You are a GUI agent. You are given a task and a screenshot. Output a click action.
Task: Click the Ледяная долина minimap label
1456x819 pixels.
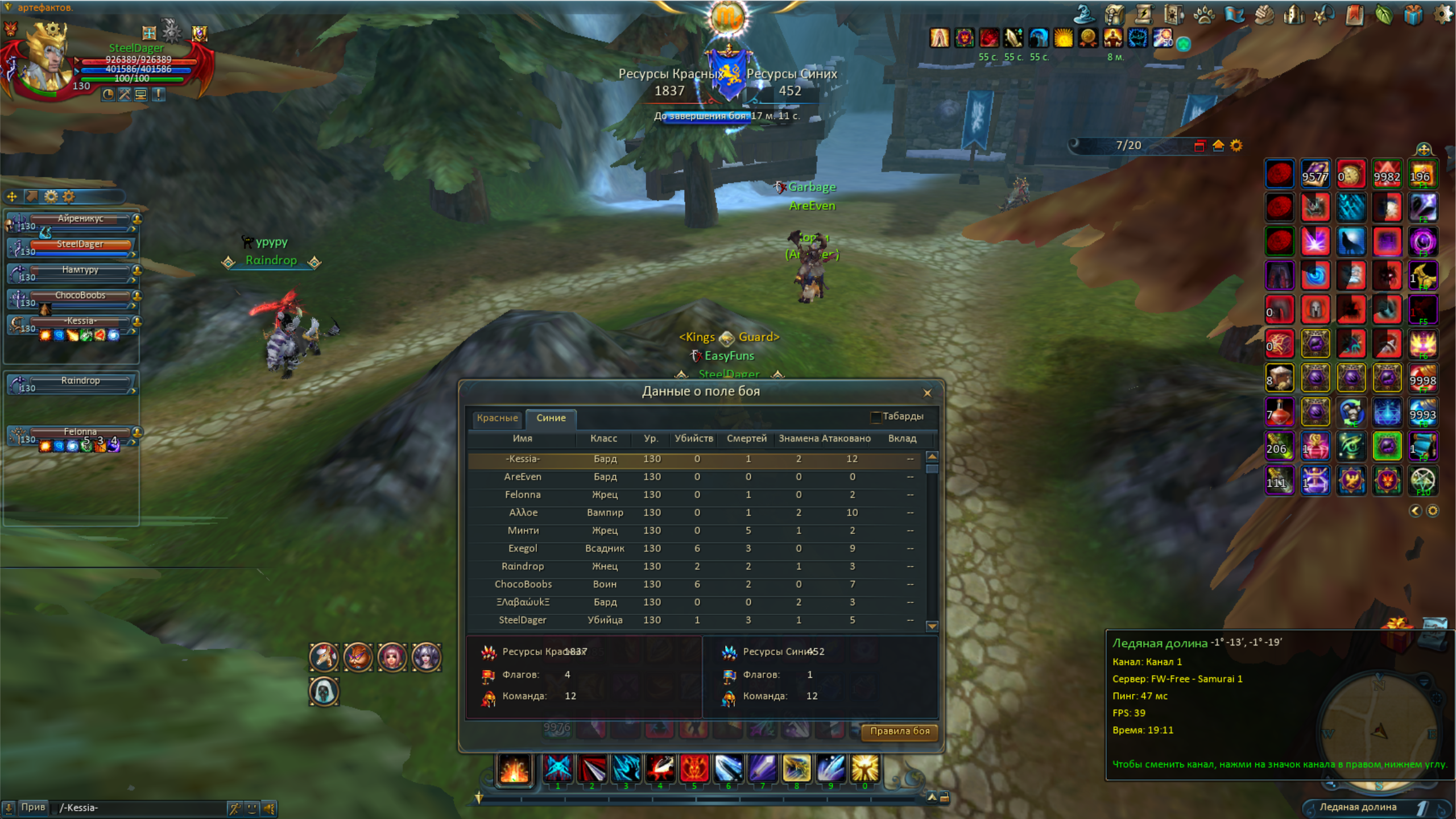(1358, 807)
